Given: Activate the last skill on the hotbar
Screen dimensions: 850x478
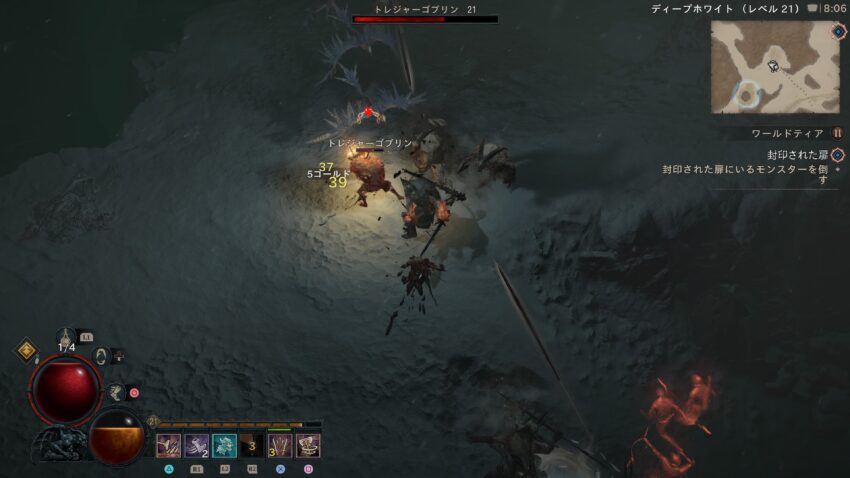Looking at the screenshot, I should [308, 445].
